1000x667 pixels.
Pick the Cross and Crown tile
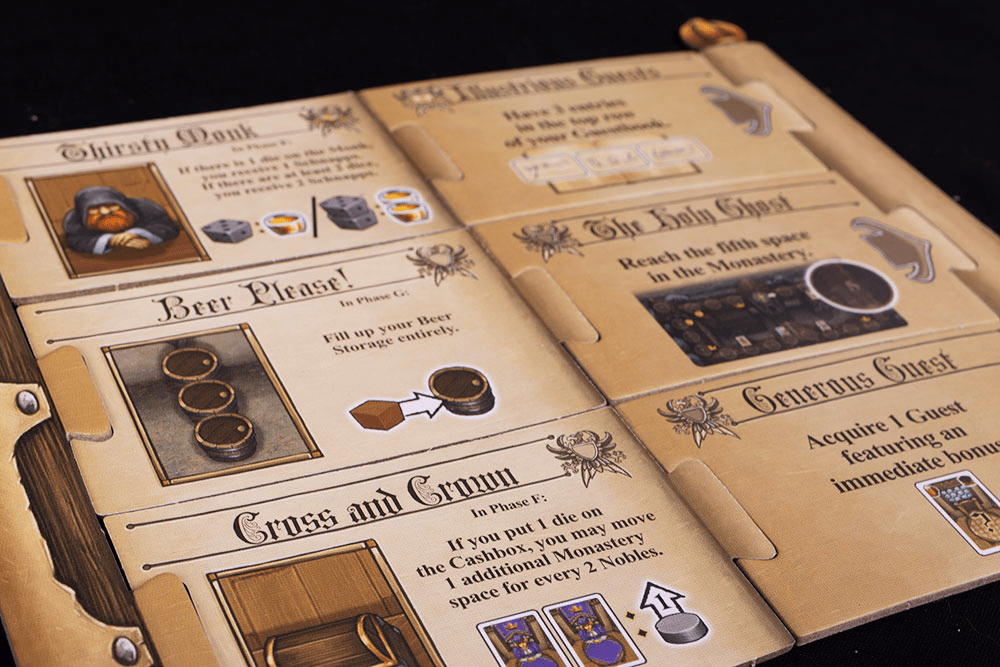[440, 560]
